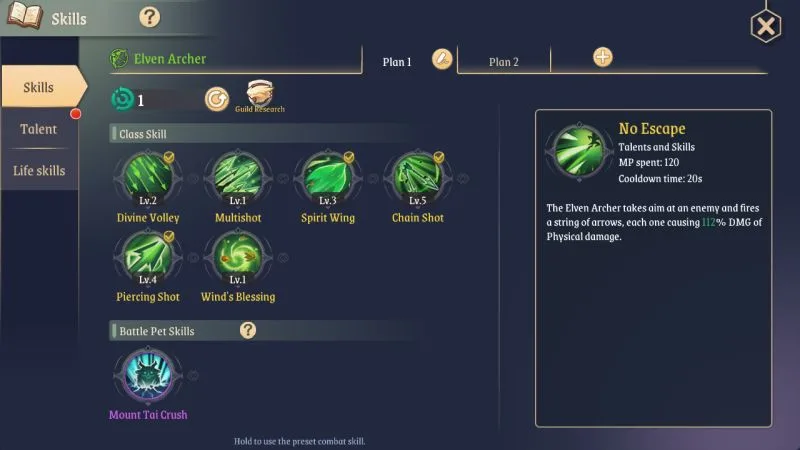The width and height of the screenshot is (800, 450).
Task: Open Guild Research
Action: point(260,94)
